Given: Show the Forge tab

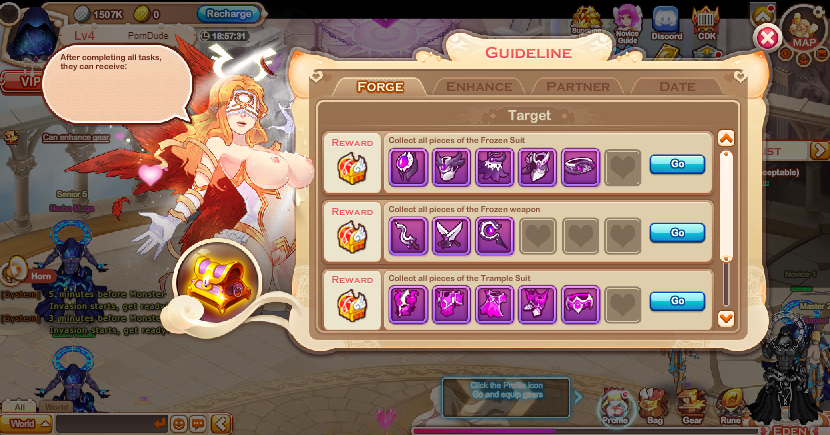Looking at the screenshot, I should click(380, 87).
